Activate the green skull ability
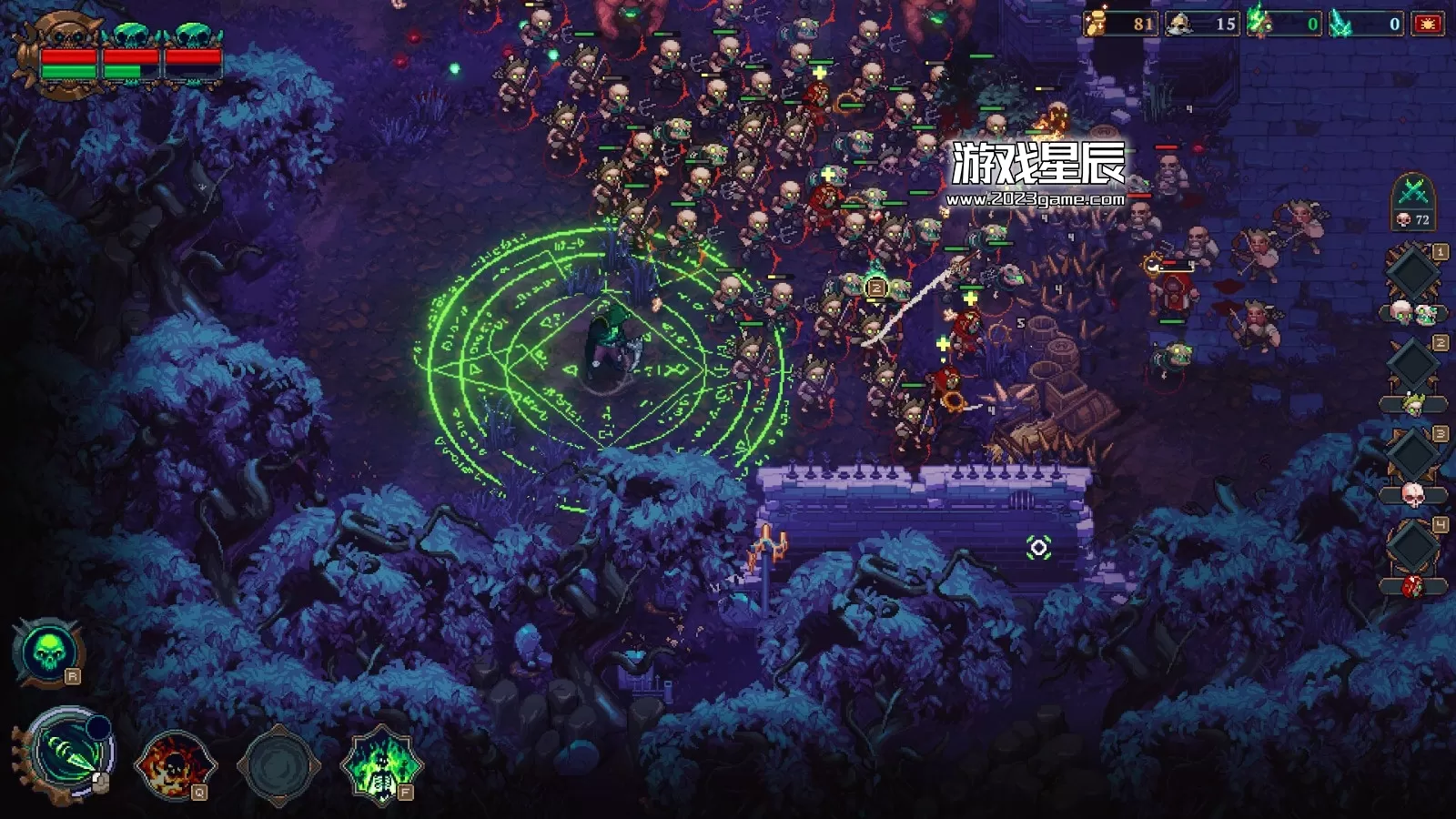Viewport: 1456px width, 819px height. click(46, 651)
